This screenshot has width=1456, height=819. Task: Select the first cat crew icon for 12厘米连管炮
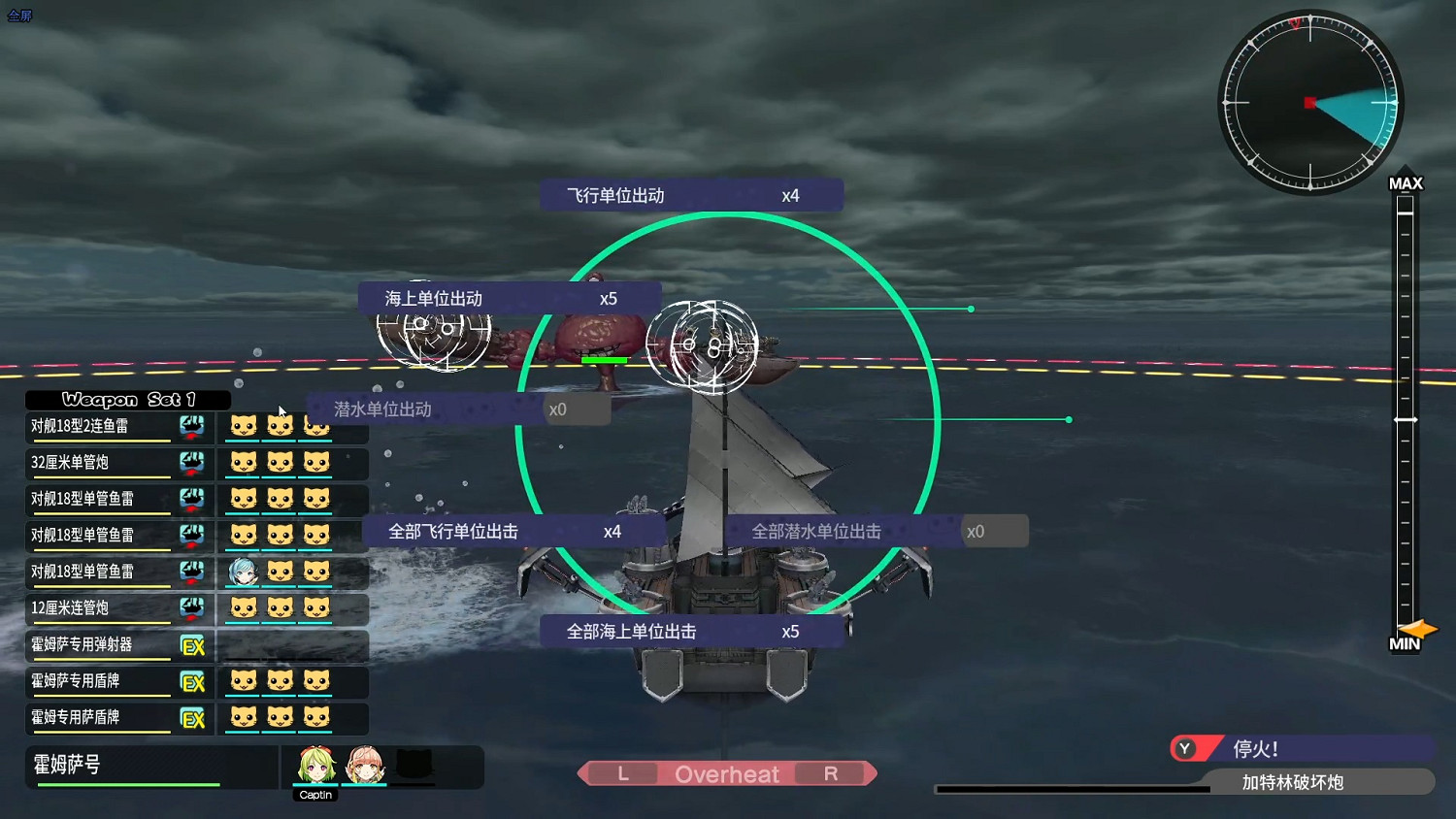(244, 608)
